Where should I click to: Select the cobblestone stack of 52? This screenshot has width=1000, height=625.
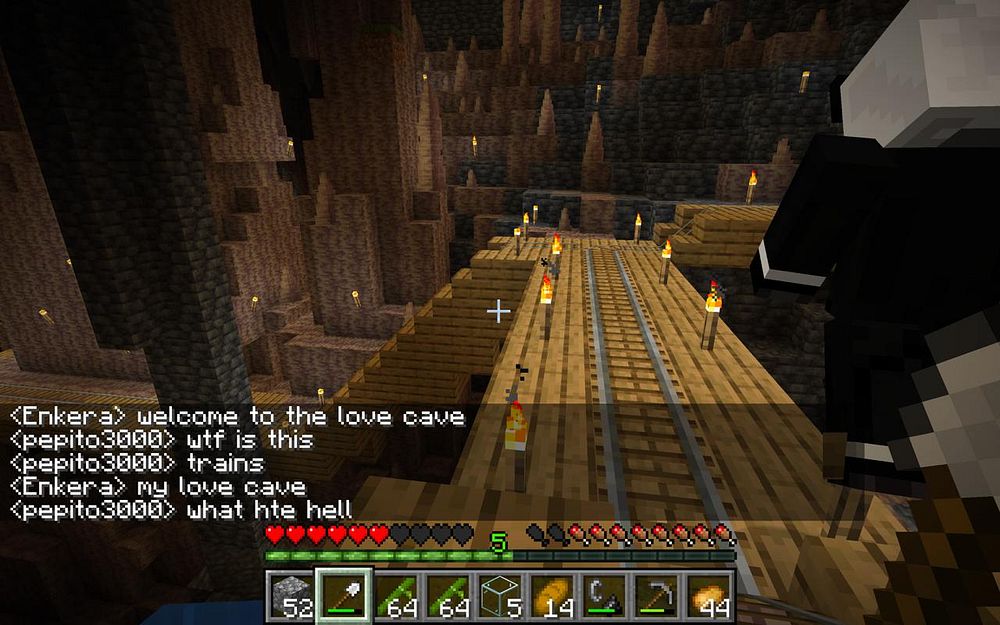pos(290,595)
